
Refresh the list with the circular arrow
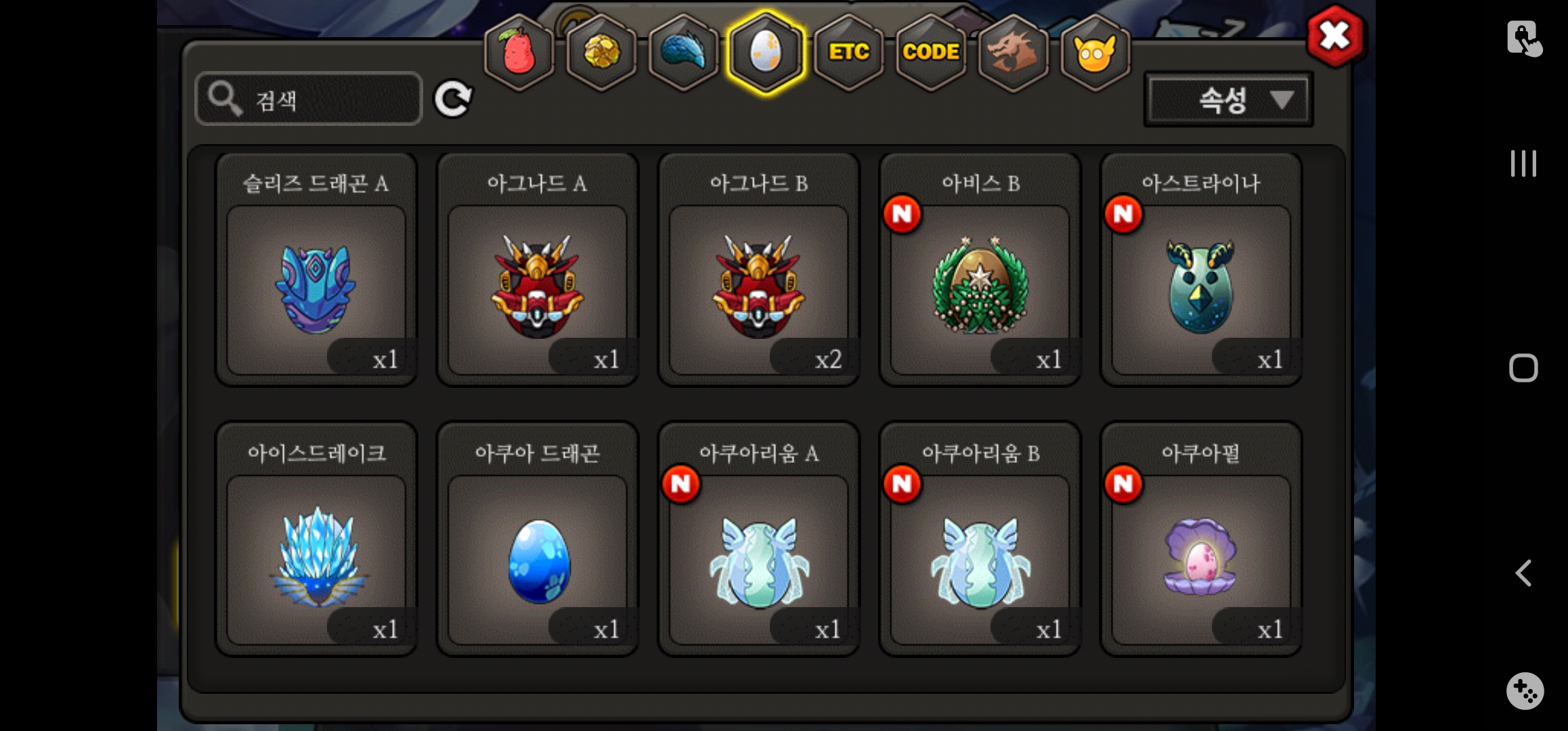tap(453, 99)
